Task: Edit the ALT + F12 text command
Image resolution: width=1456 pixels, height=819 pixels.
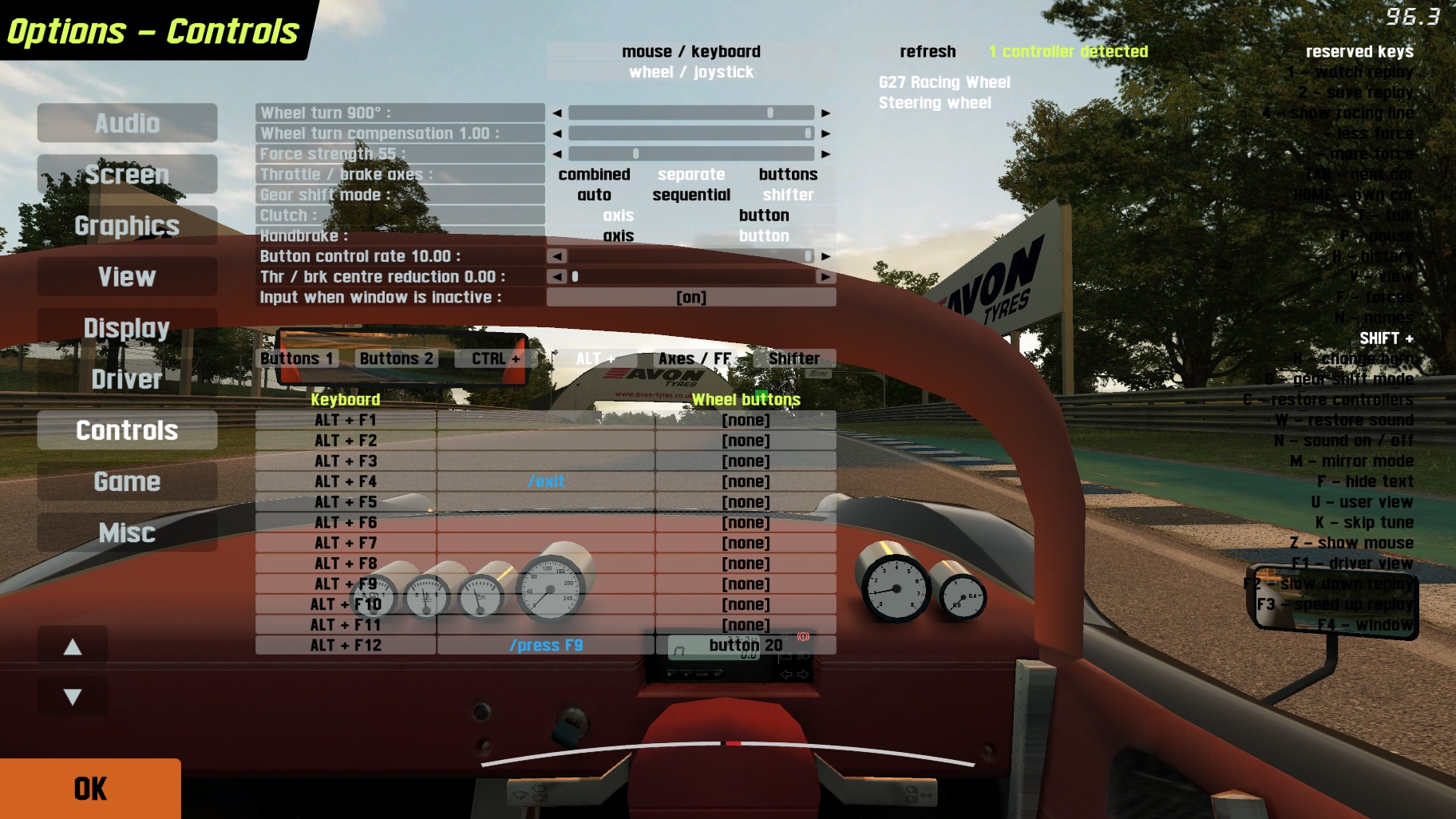Action: 546,645
